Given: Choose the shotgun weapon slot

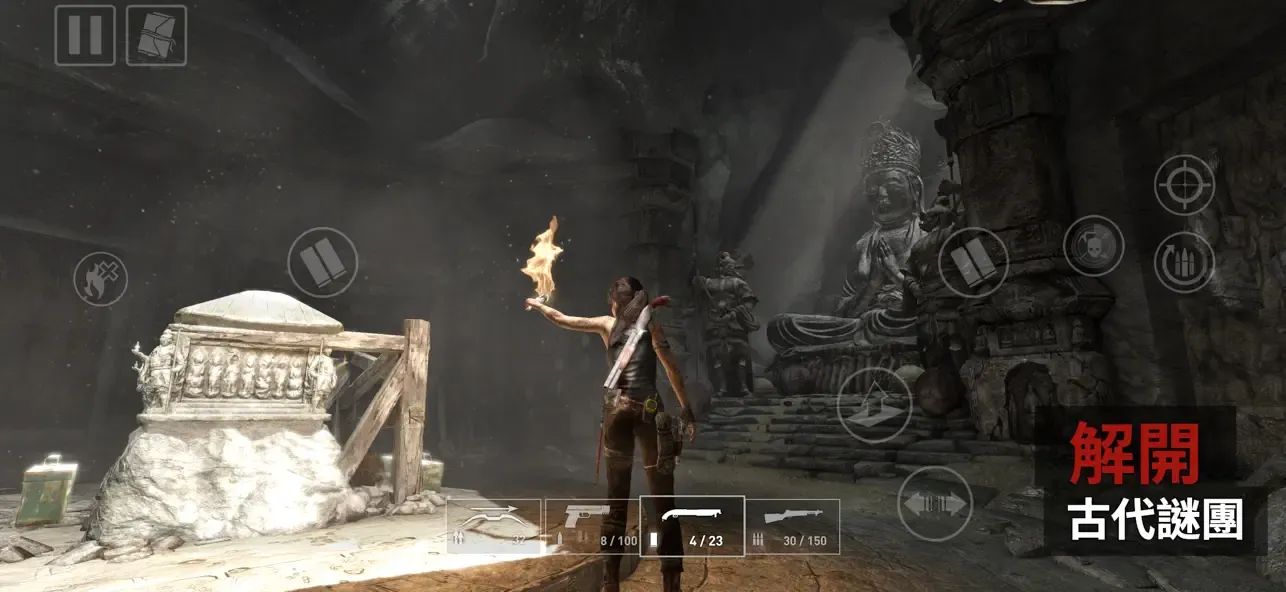Looking at the screenshot, I should click(692, 526).
